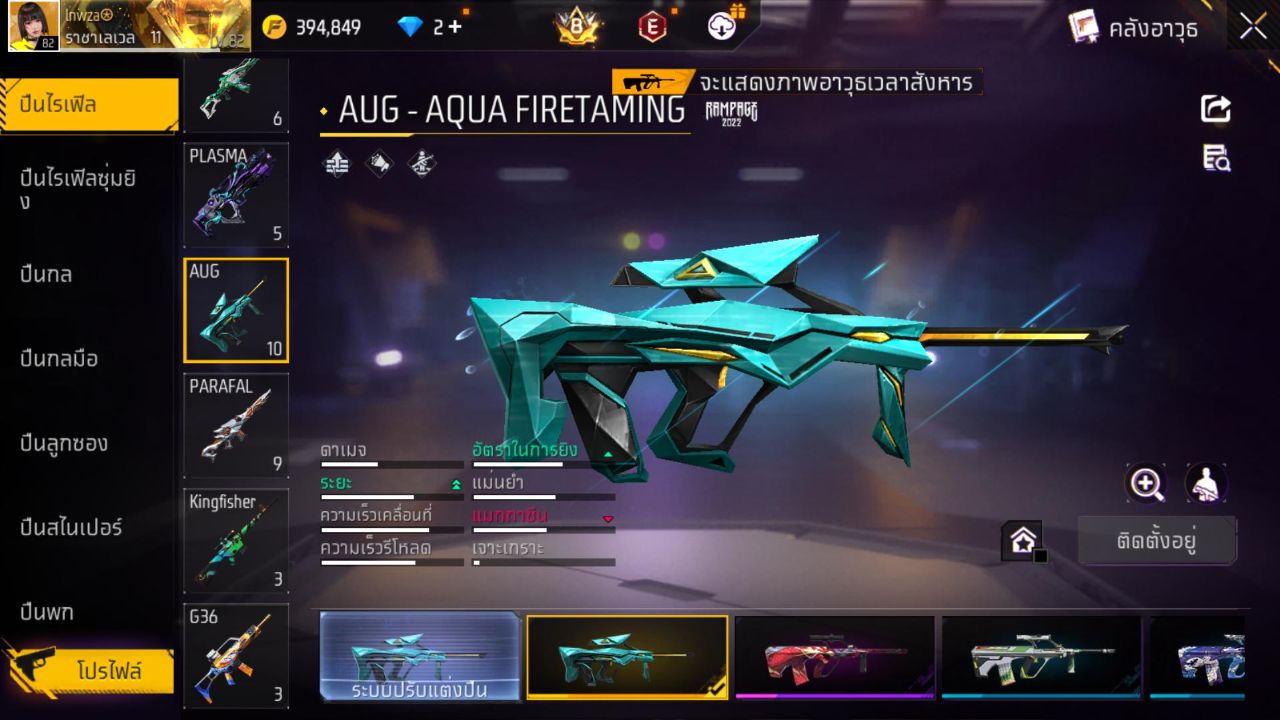Select the AUG thumbnail in the weapon list
The height and width of the screenshot is (720, 1280).
(236, 309)
